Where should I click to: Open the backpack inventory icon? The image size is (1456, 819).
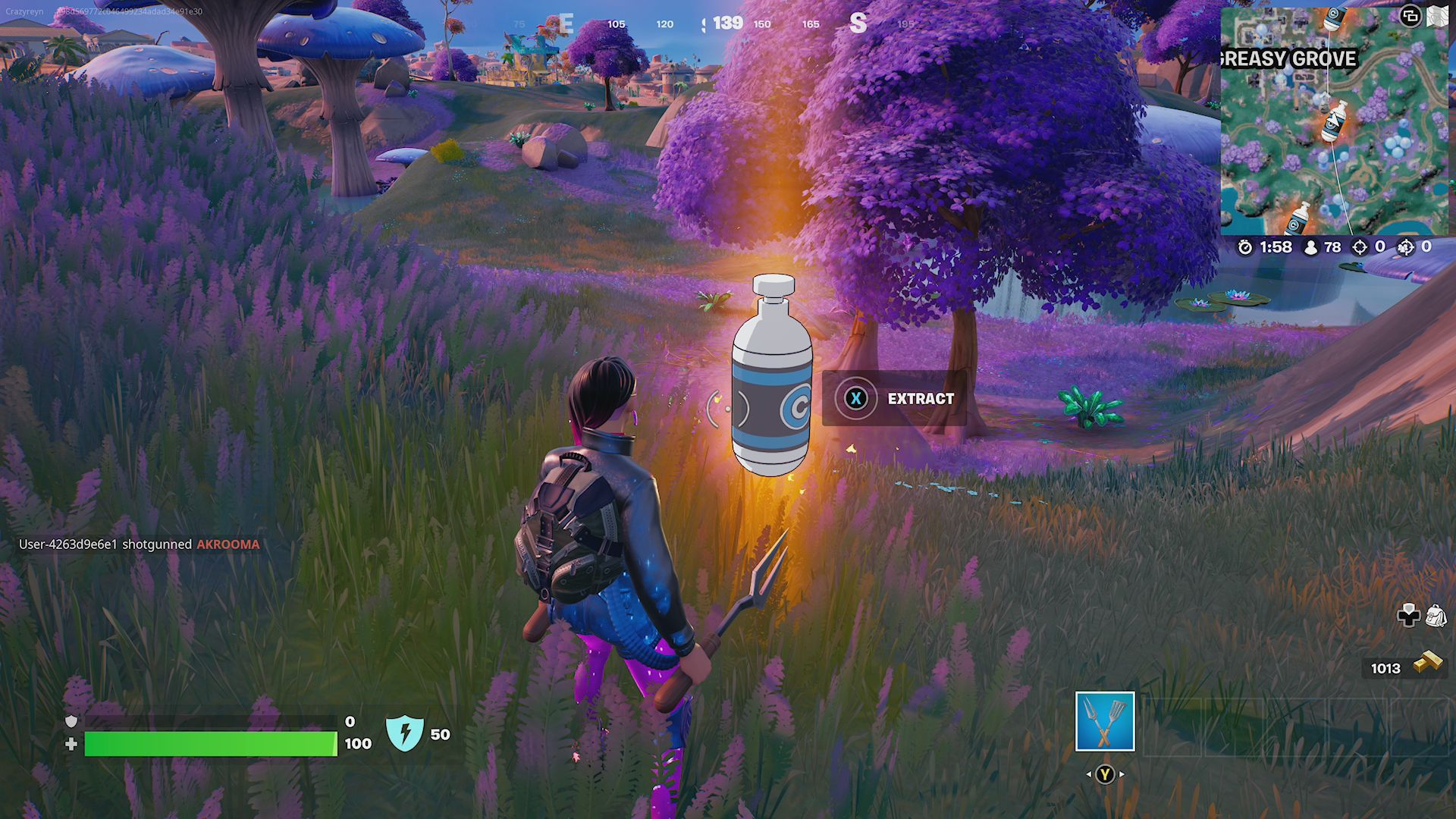point(1435,616)
